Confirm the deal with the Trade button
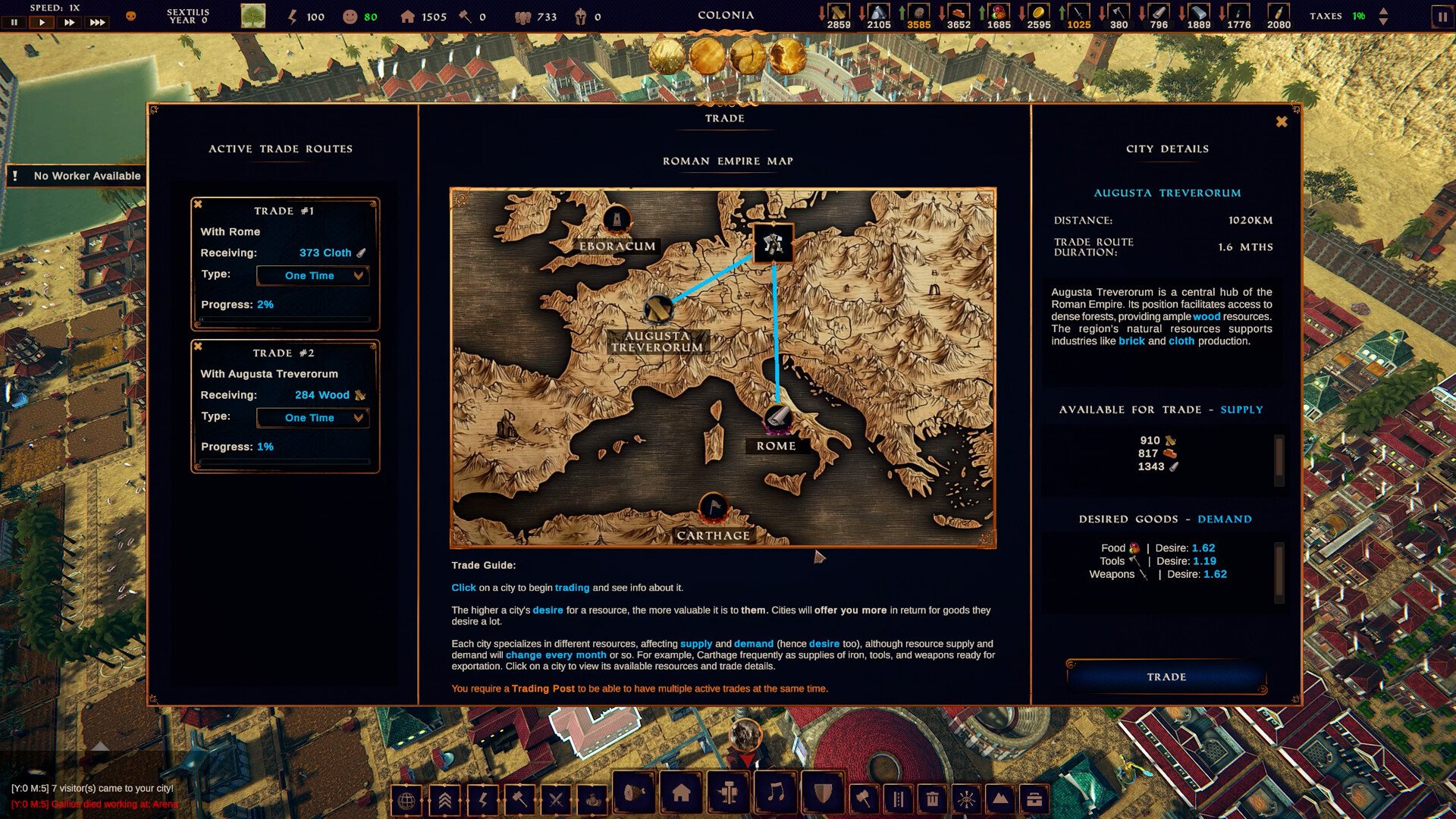 [1166, 676]
